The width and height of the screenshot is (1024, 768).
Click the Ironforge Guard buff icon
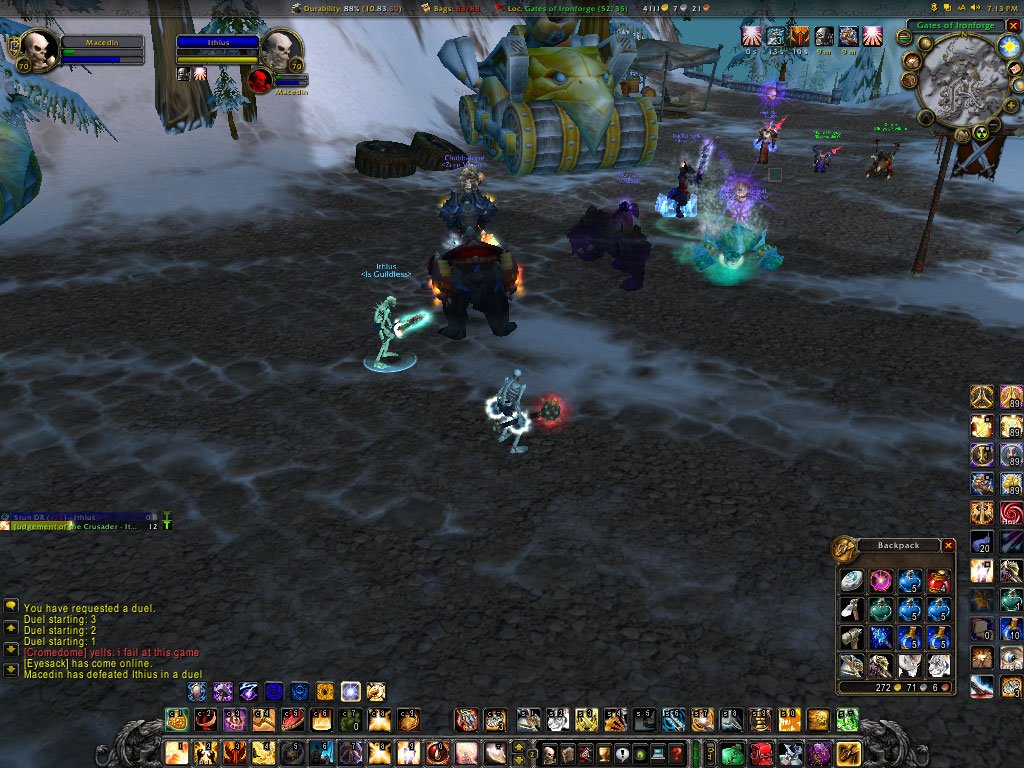click(x=824, y=37)
